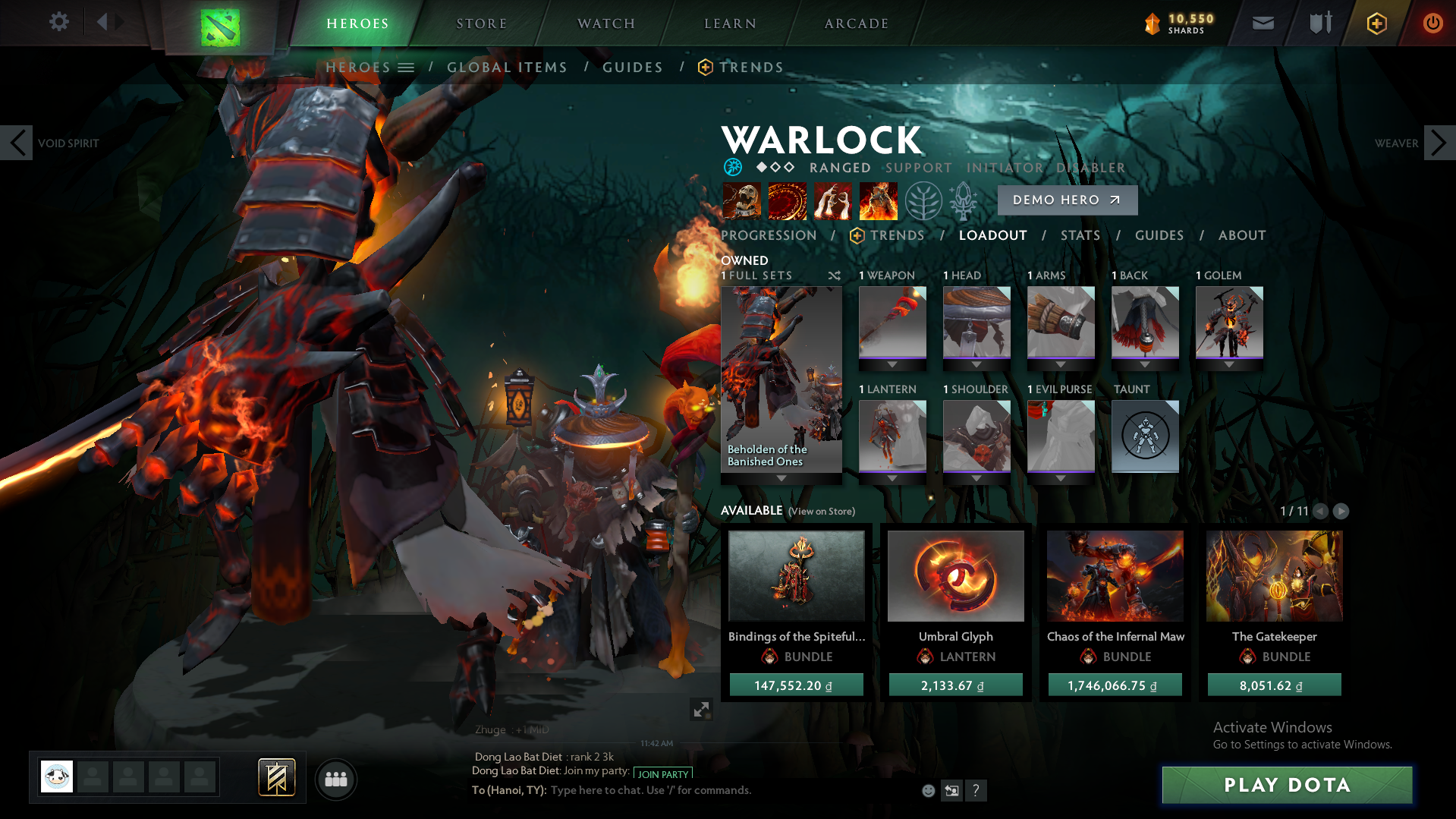1456x819 pixels.
Task: Expand the Lantern slot dropdown arrow
Action: (x=892, y=477)
